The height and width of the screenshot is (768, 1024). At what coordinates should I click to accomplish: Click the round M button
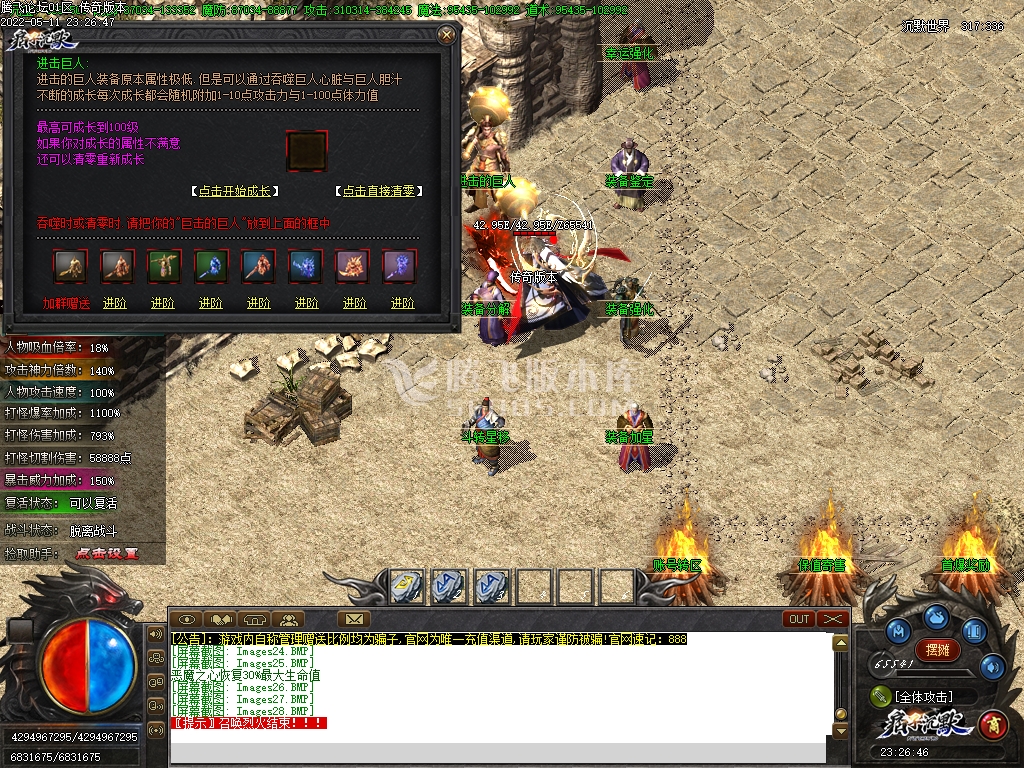click(898, 631)
